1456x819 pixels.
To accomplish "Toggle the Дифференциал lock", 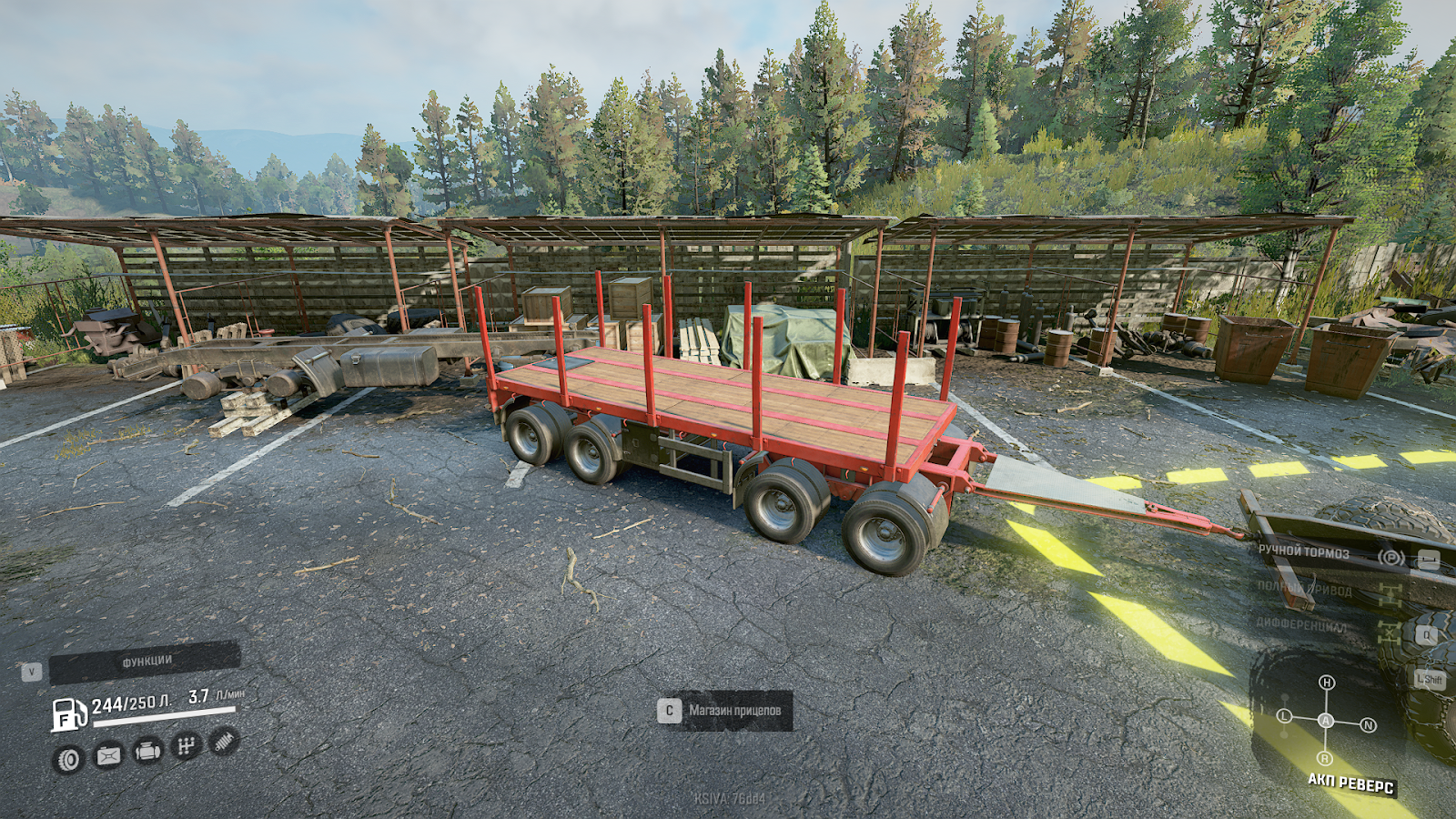I will pos(1302,625).
